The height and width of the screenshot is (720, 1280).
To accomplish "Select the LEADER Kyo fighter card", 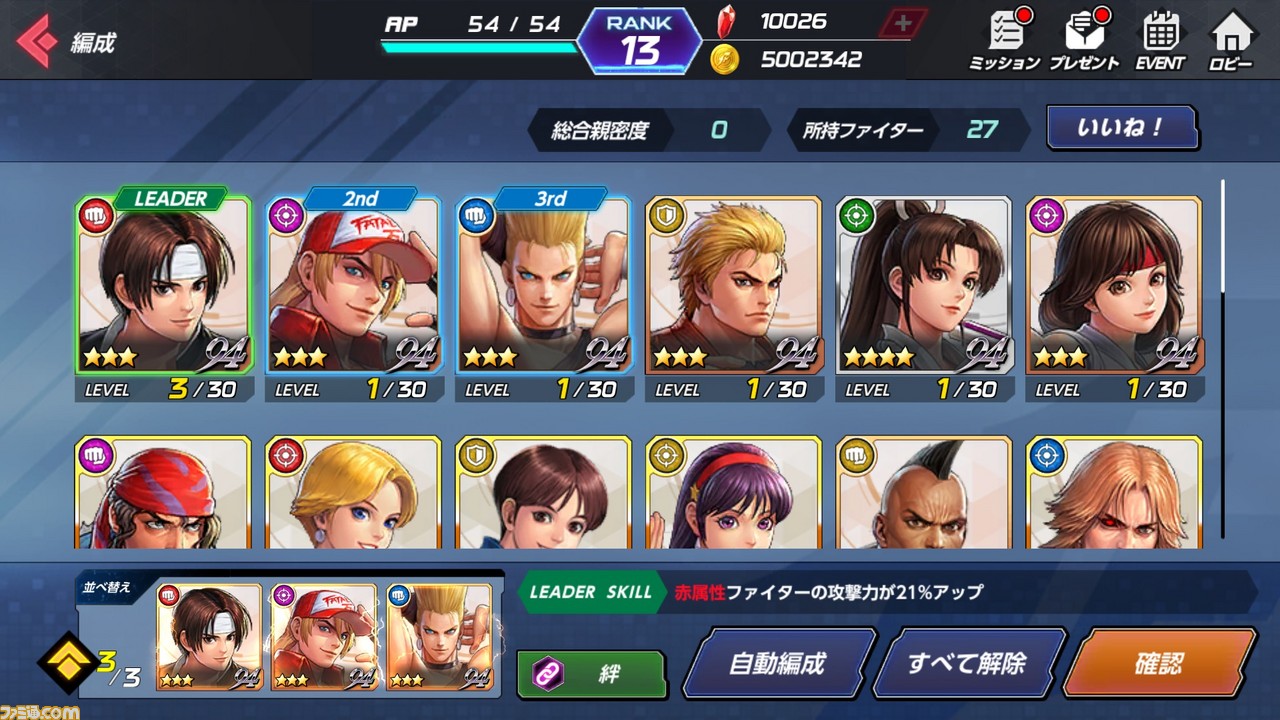I will pos(163,290).
